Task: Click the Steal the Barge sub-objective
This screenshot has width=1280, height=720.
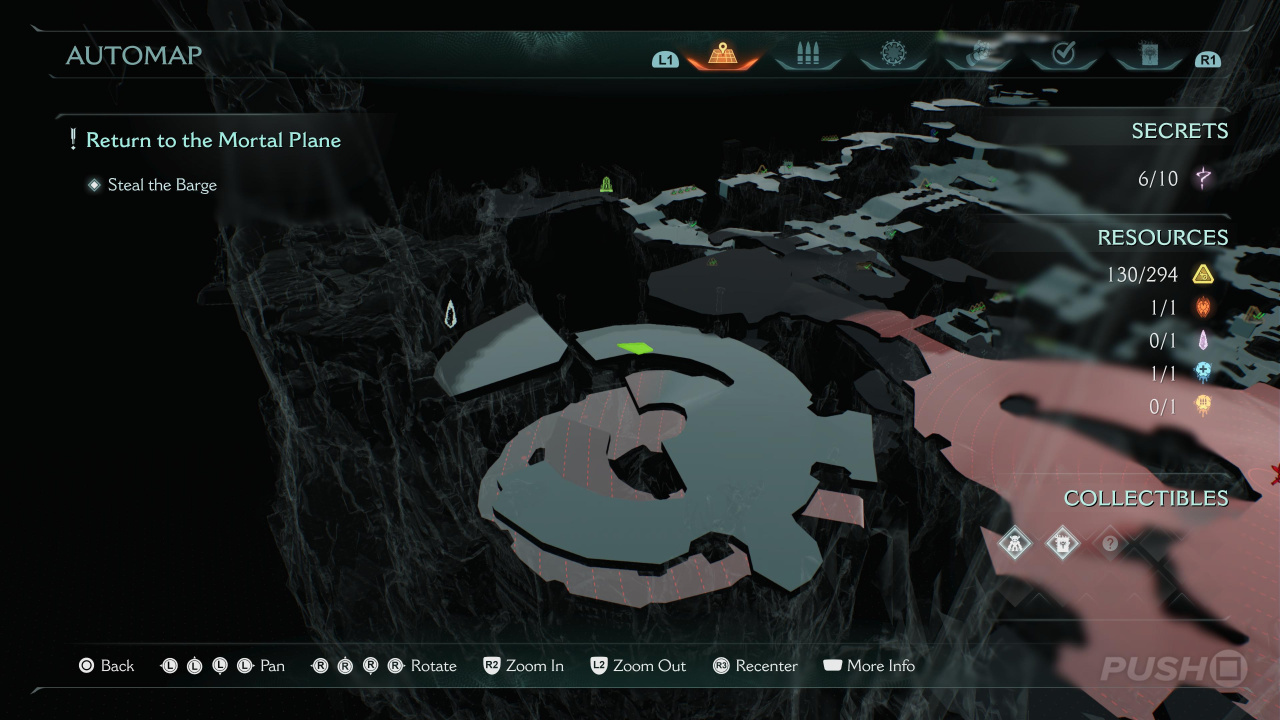Action: coord(162,185)
